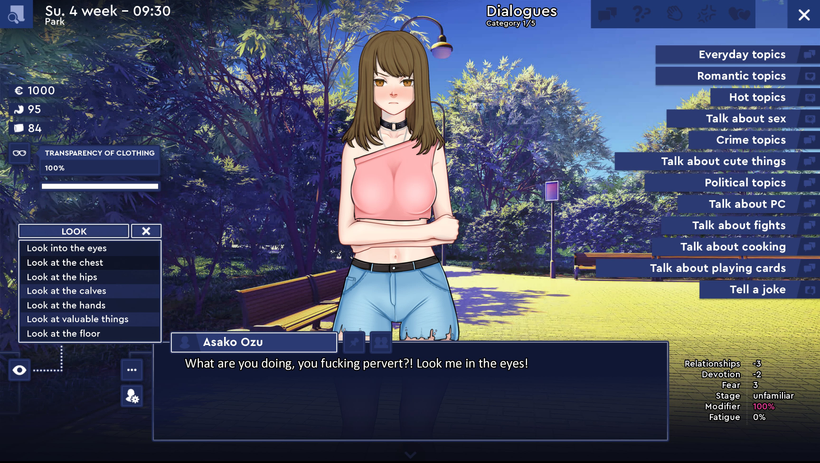Screen dimensions: 820x463
Task: Choose Talk about playing cards
Action: (717, 268)
